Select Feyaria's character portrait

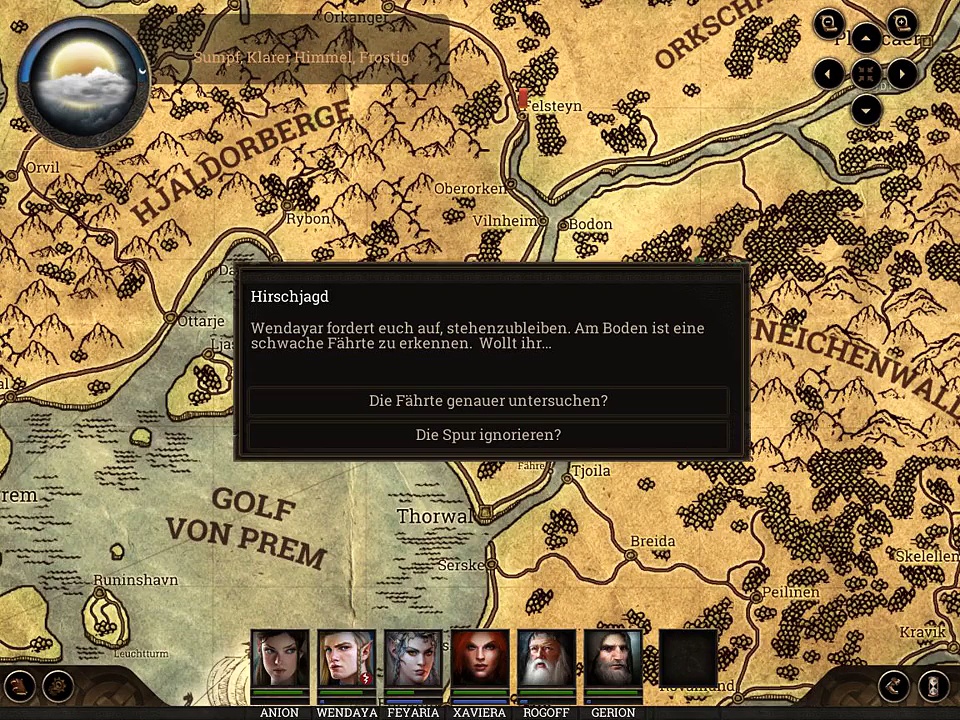coord(413,658)
